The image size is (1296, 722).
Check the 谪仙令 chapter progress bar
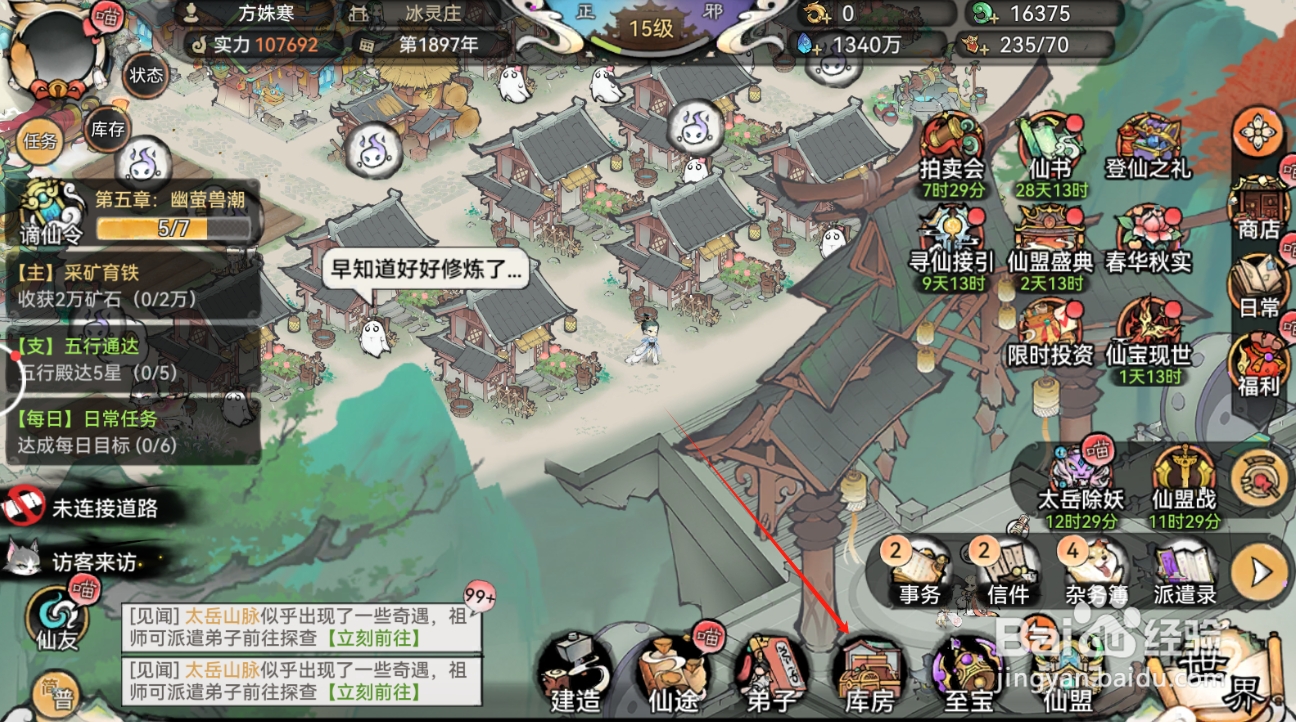(x=170, y=228)
